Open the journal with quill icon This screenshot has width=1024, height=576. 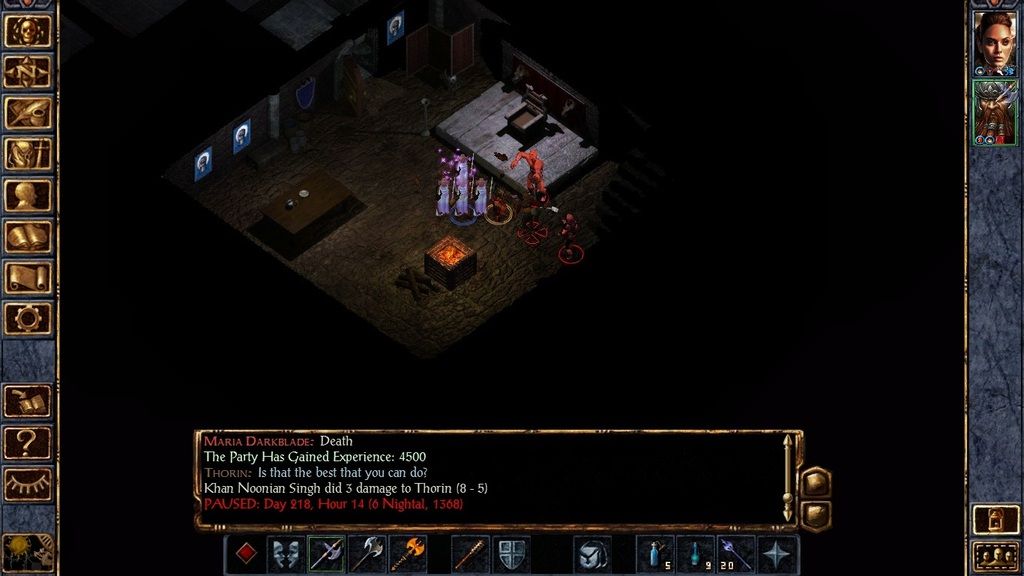tap(27, 112)
